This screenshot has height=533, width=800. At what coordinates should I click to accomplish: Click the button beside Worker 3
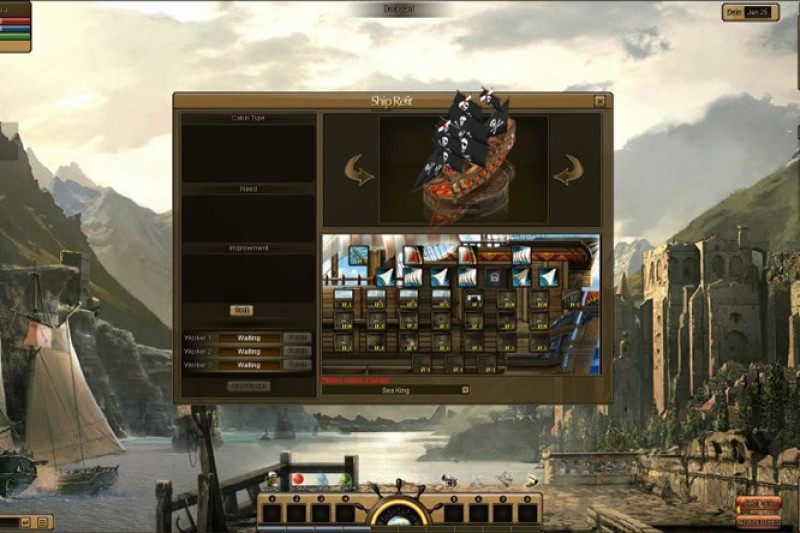click(297, 365)
